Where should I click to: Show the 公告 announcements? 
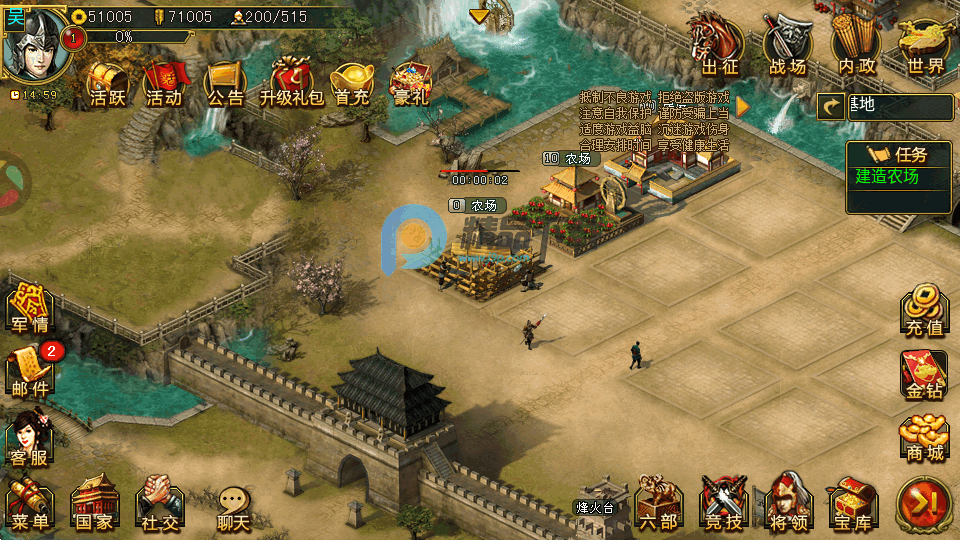(x=225, y=82)
